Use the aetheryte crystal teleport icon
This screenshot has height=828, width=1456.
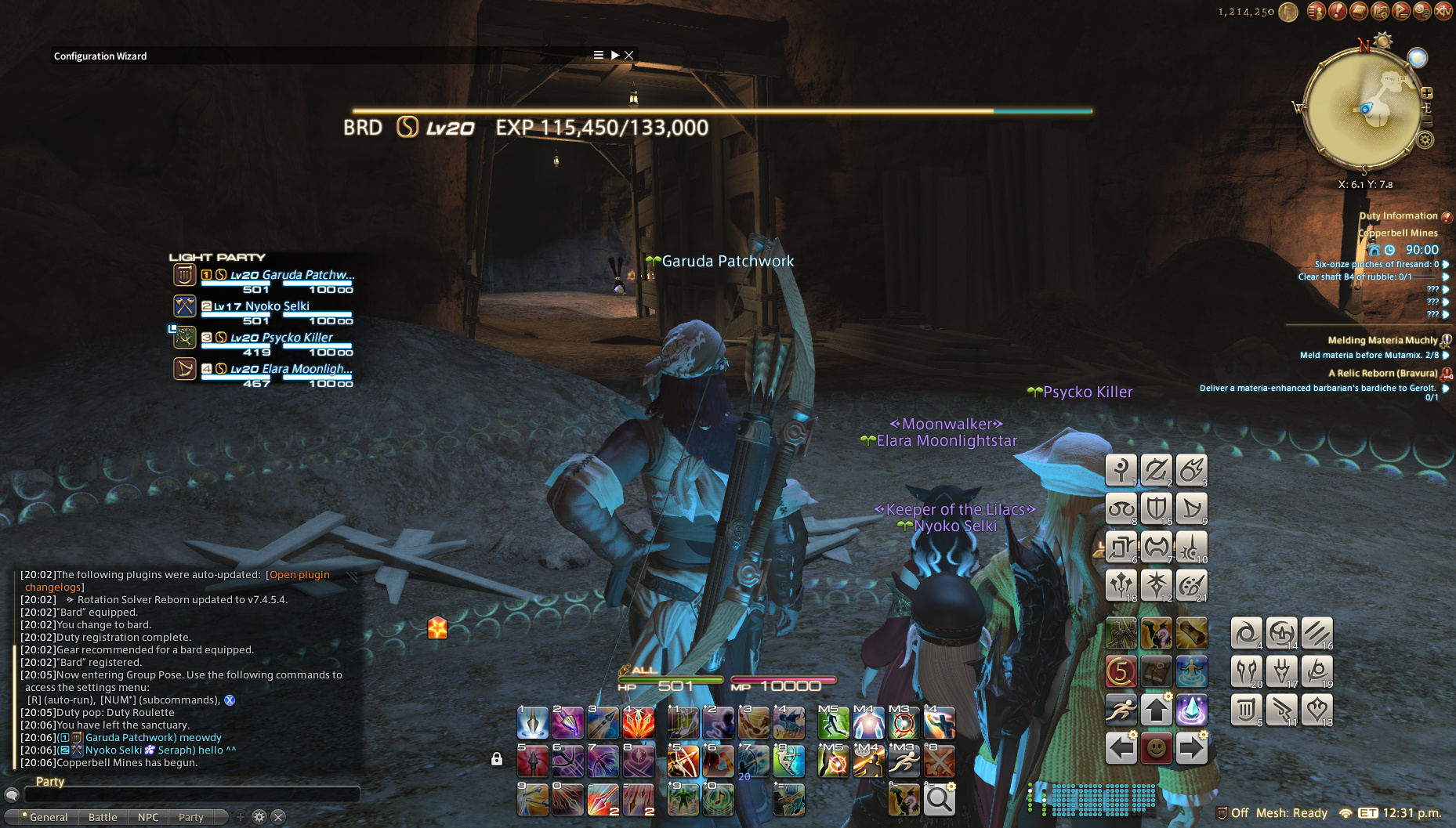pyautogui.click(x=1191, y=710)
